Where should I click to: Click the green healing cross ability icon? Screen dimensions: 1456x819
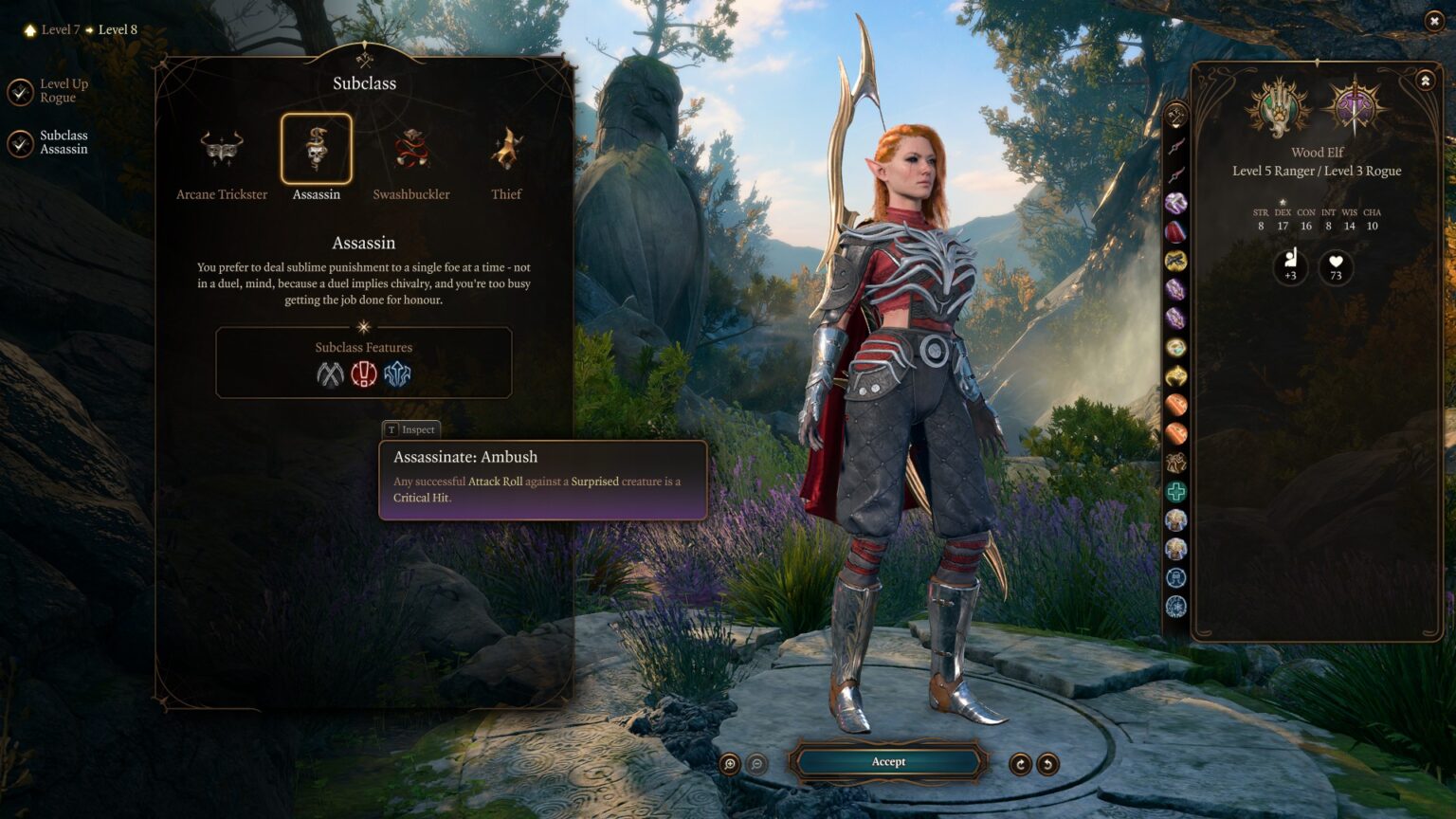[1177, 492]
